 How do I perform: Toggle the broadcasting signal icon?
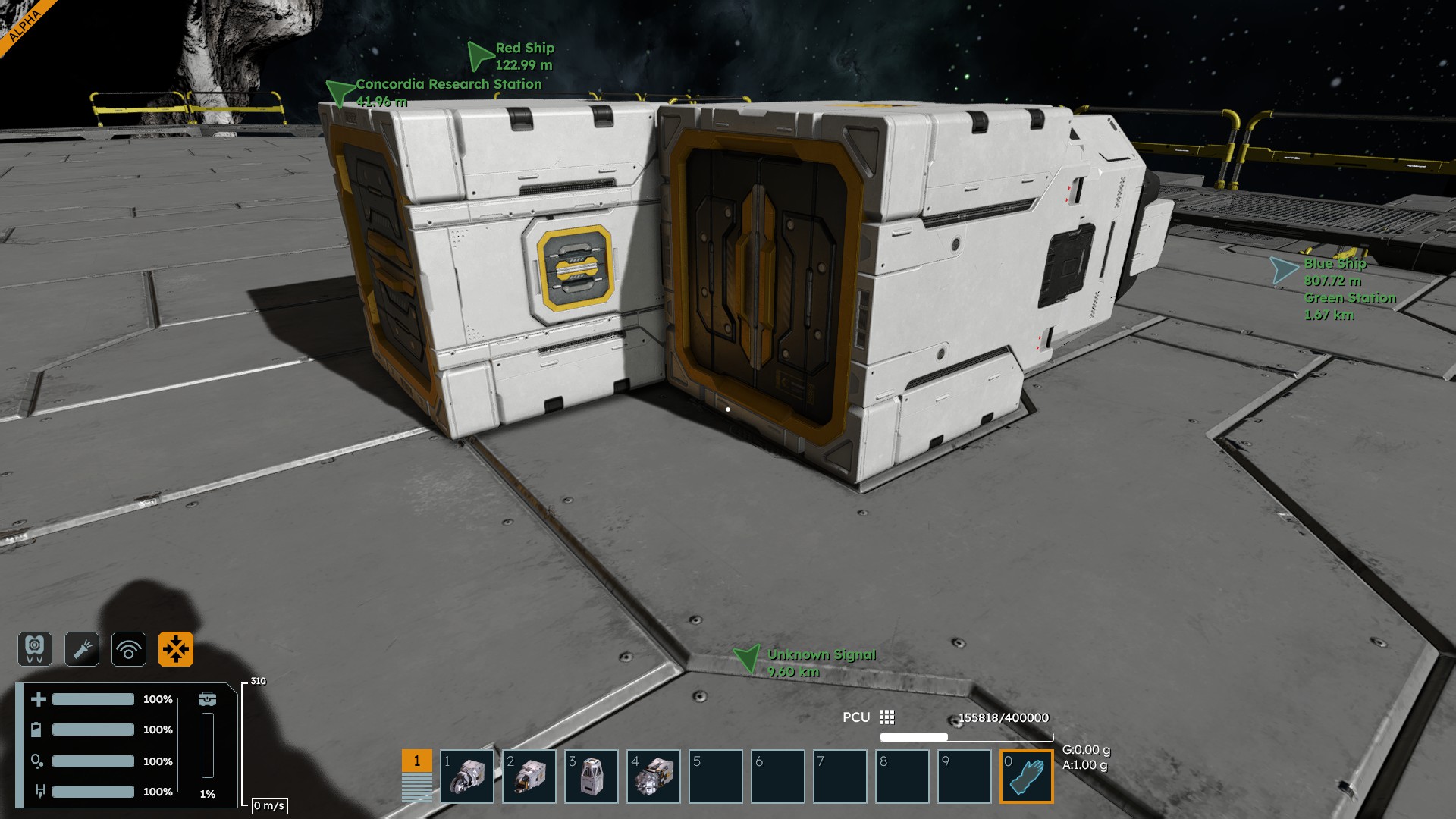click(129, 649)
